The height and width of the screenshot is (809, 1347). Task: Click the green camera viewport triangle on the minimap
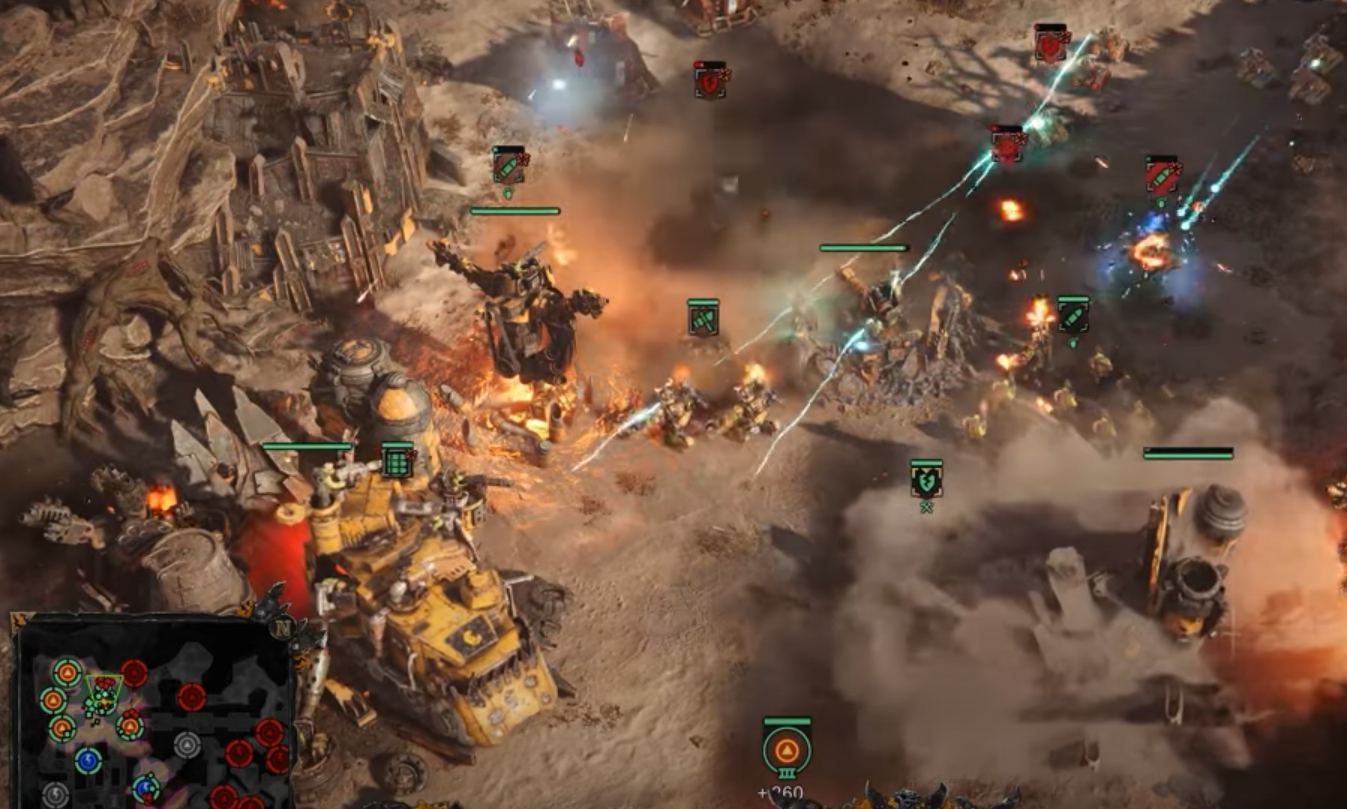105,685
